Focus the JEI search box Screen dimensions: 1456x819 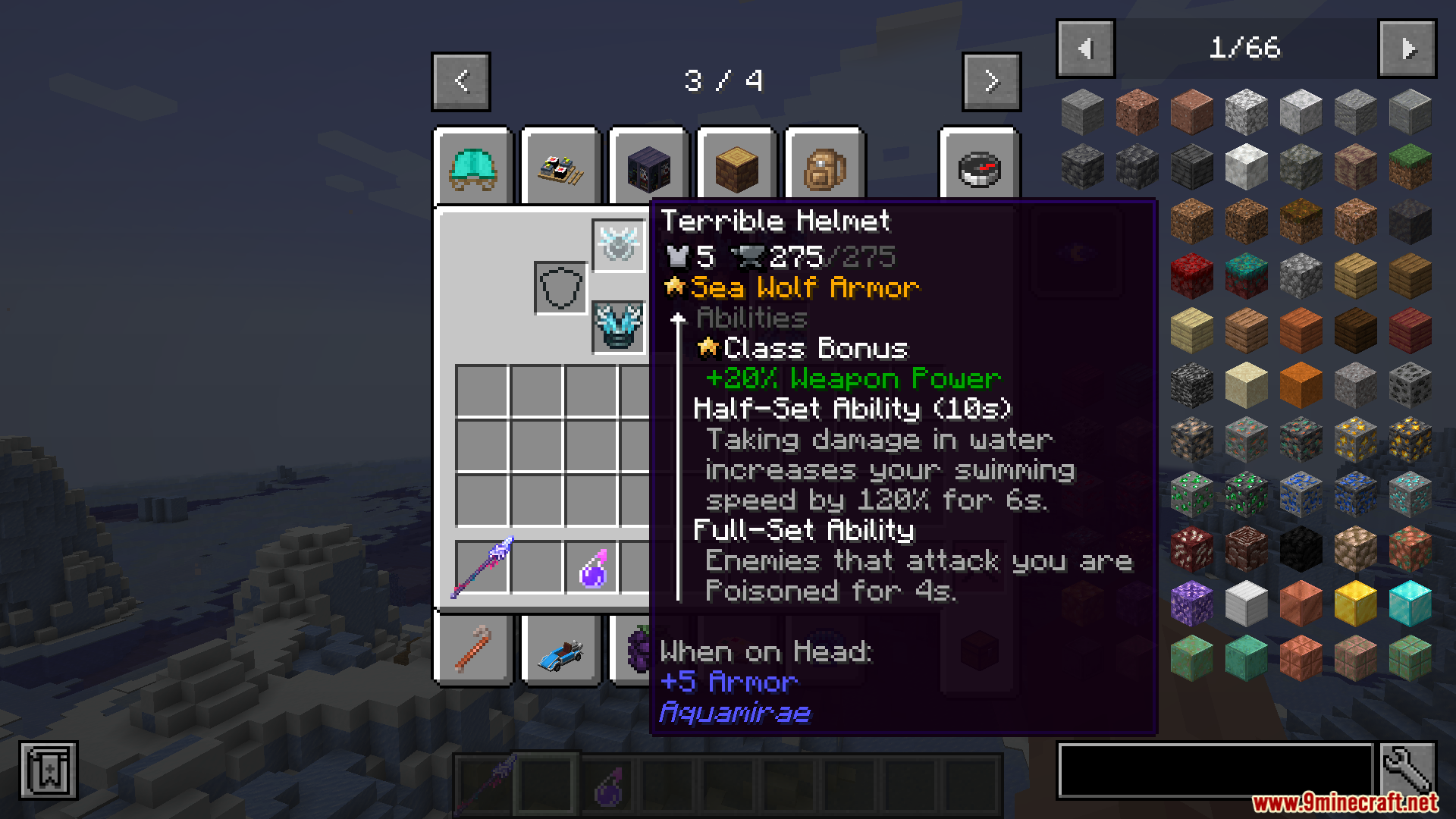click(1215, 770)
